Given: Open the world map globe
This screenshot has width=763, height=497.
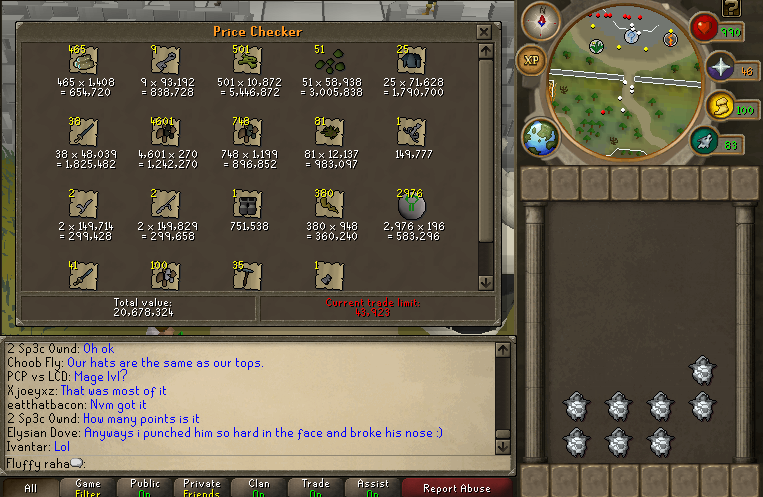Looking at the screenshot, I should [540, 136].
